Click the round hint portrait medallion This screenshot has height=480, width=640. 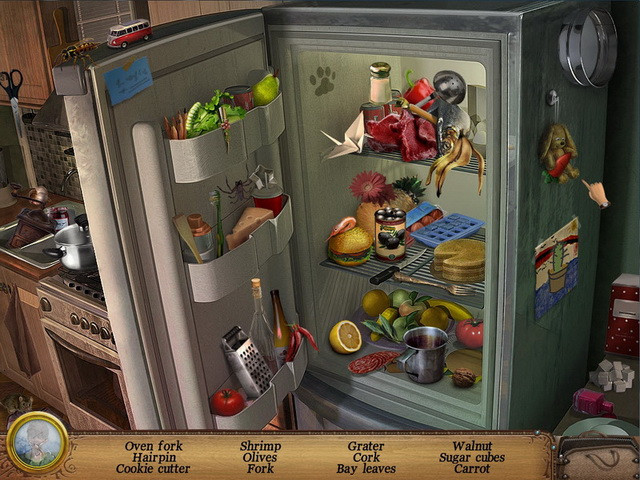click(x=37, y=442)
